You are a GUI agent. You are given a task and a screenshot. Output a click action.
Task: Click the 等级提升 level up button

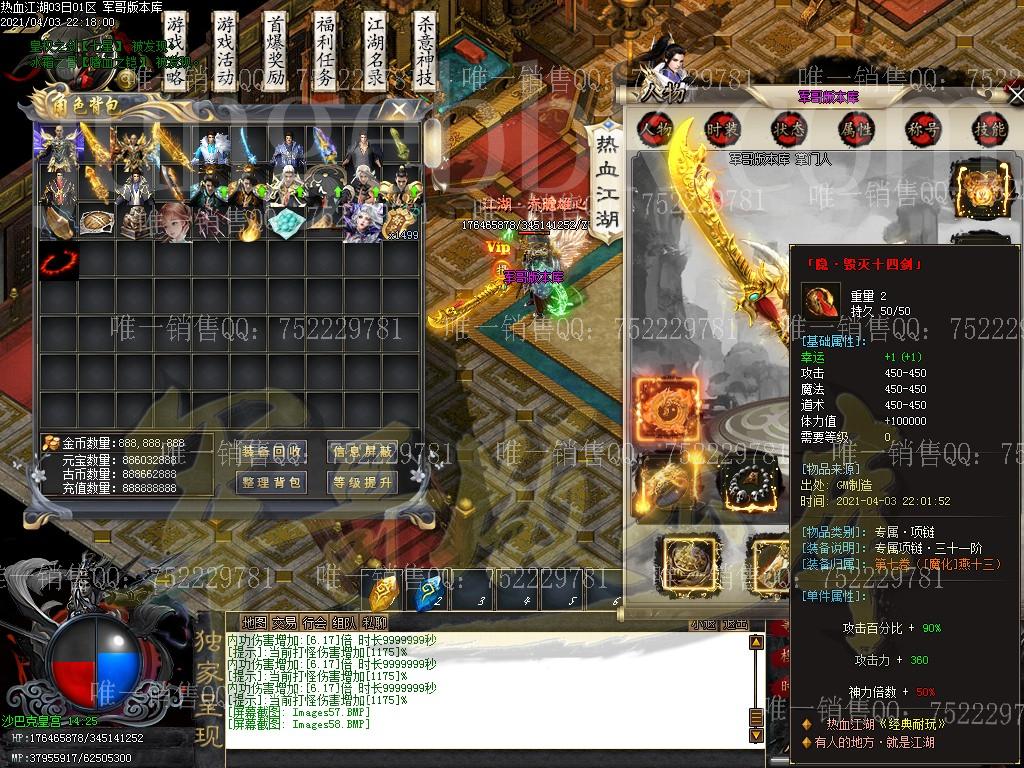[361, 483]
